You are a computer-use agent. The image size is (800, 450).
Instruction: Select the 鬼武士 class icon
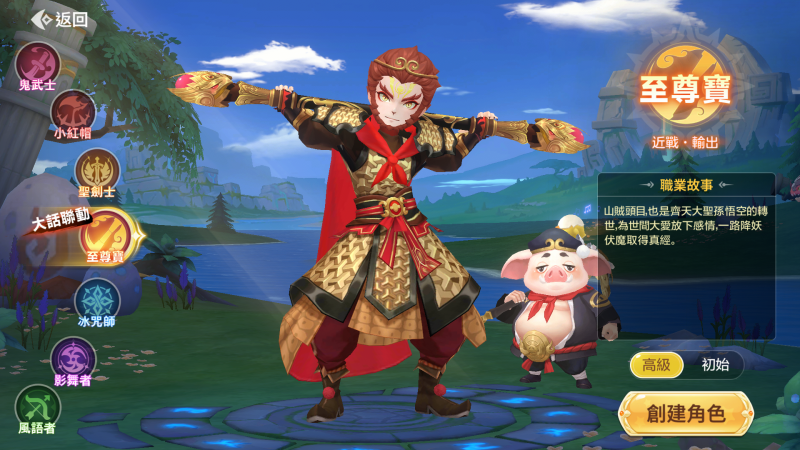tap(38, 62)
